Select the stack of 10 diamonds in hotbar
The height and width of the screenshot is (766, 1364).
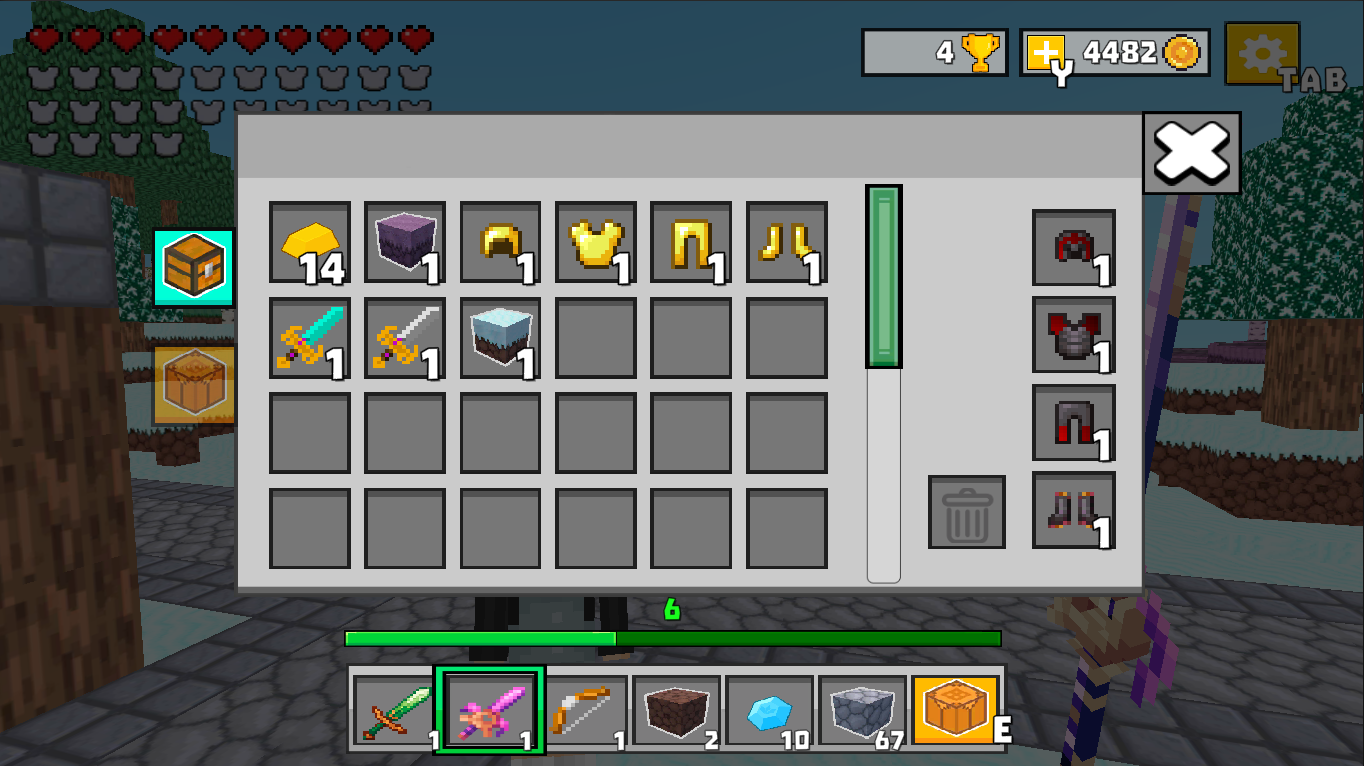pos(769,709)
